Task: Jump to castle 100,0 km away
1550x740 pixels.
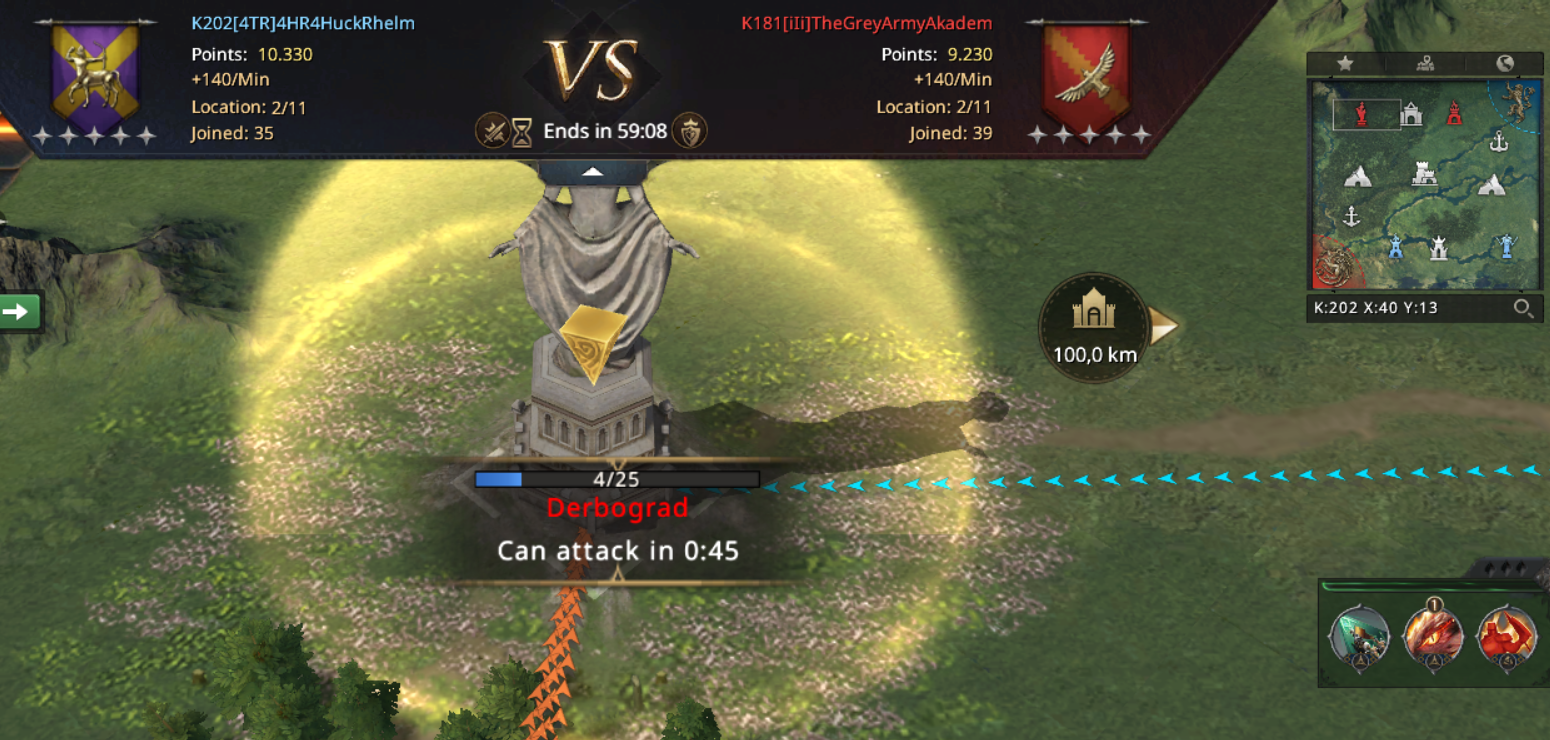Action: 1095,324
